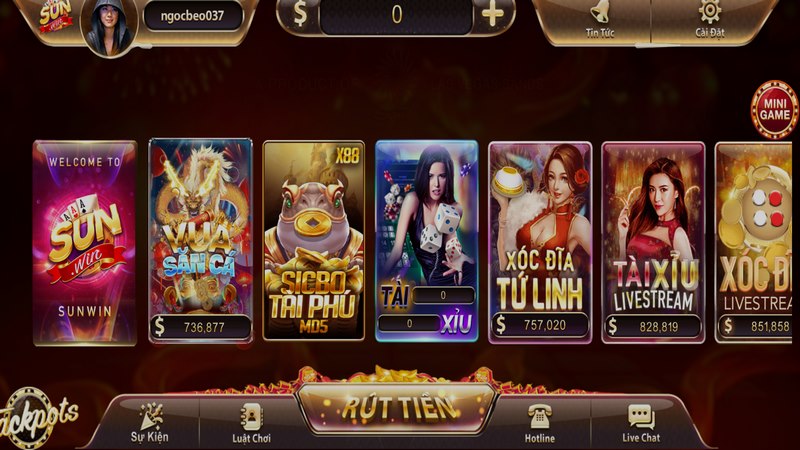Start a Live Chat session
The image size is (800, 450).
pos(641,424)
